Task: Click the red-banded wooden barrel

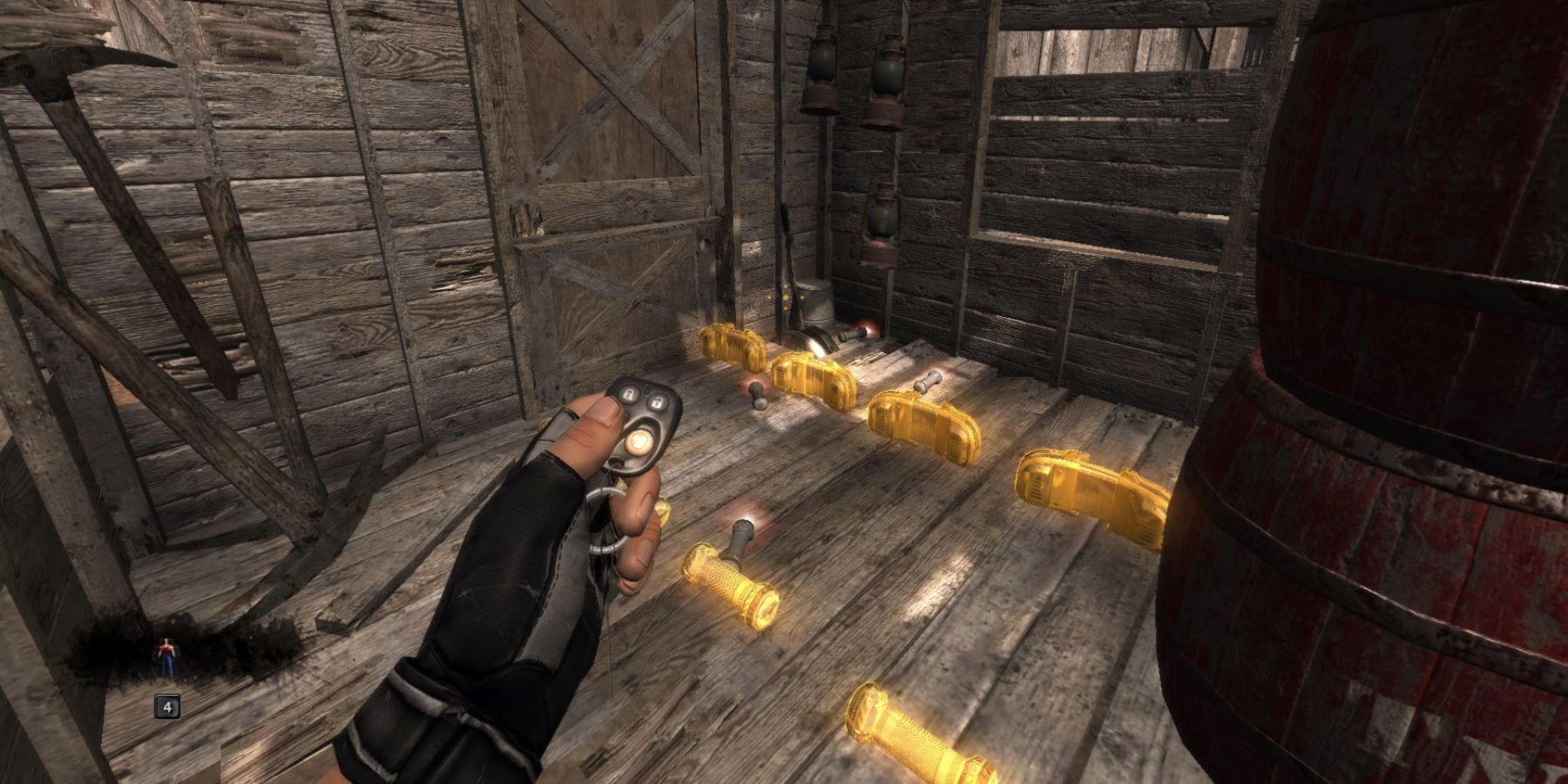Action: click(1394, 366)
